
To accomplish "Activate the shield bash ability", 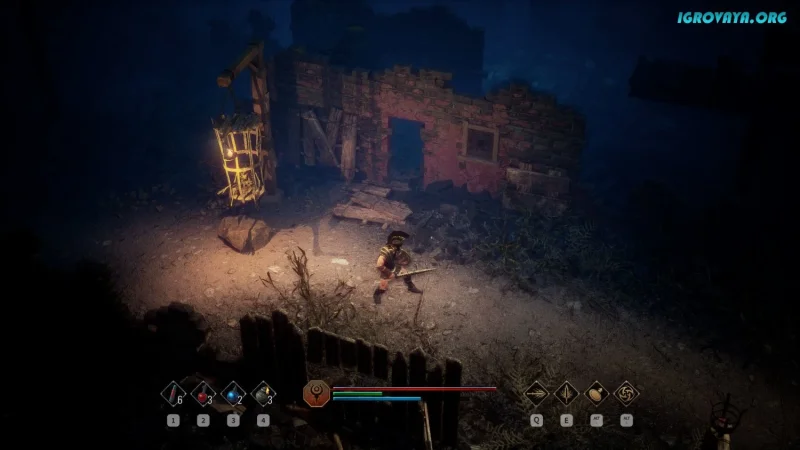I will click(x=597, y=393).
